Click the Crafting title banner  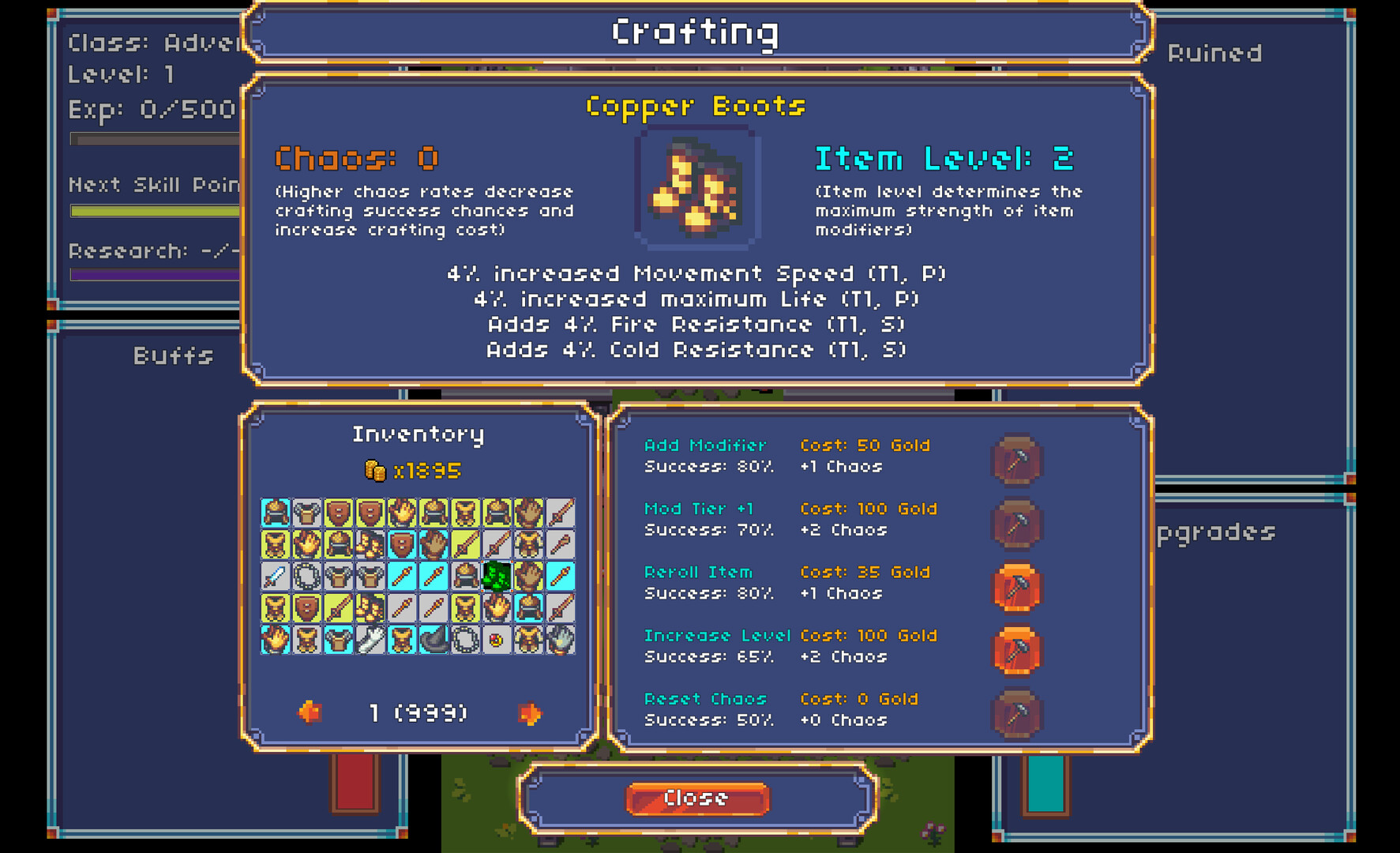[x=694, y=32]
